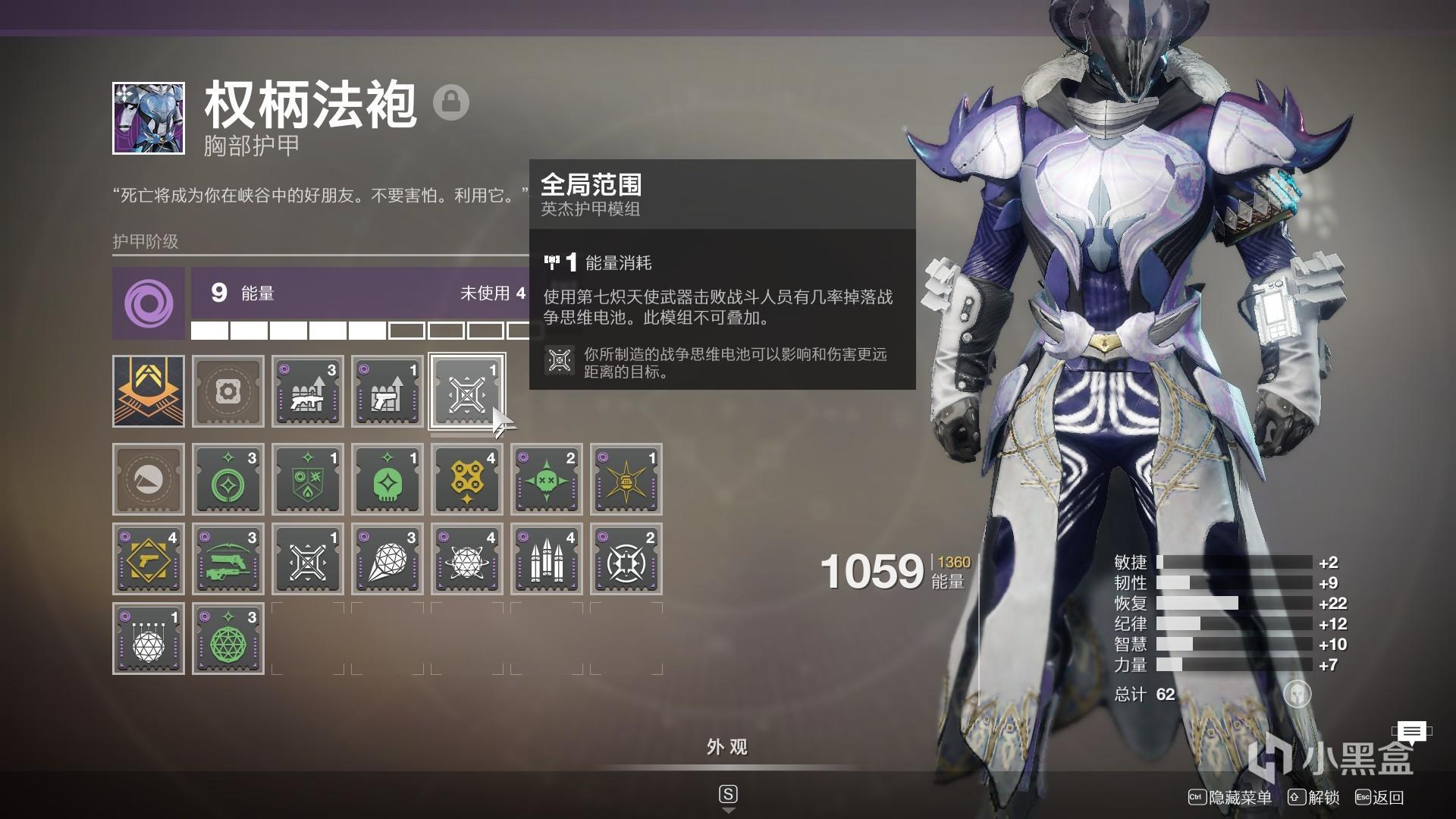1456x819 pixels.
Task: Equip the white comet sphere mod
Action: (x=388, y=559)
